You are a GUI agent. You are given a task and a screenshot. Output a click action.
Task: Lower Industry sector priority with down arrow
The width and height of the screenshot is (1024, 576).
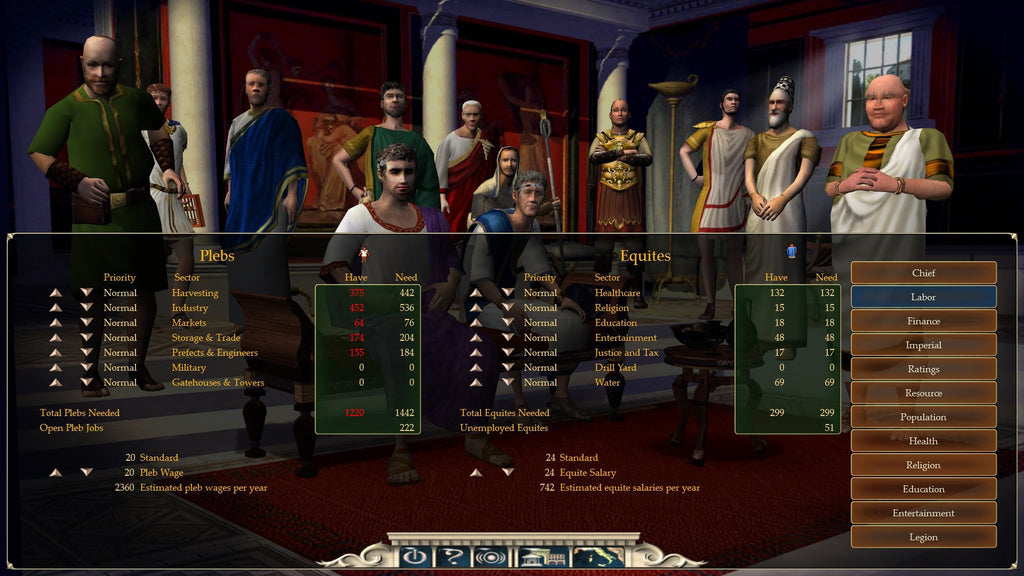(x=86, y=308)
